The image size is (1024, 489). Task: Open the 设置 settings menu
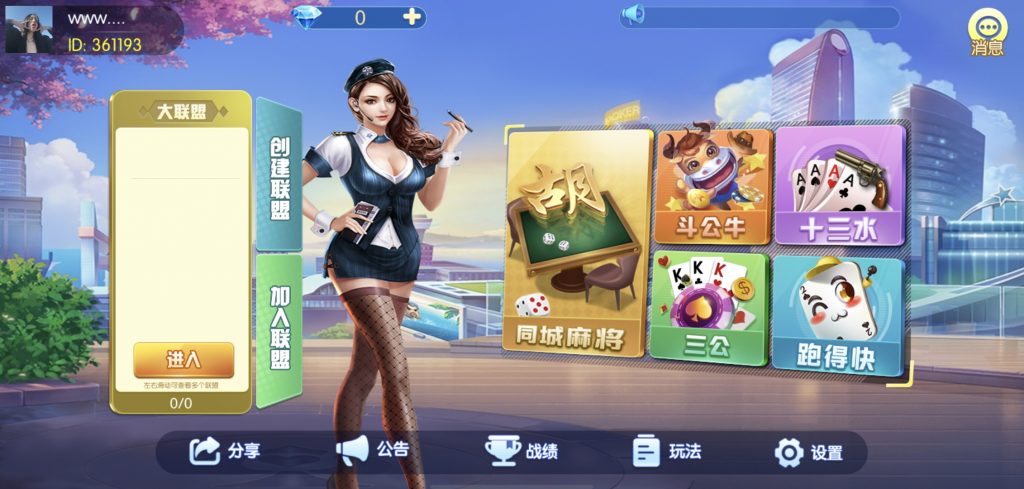point(810,453)
